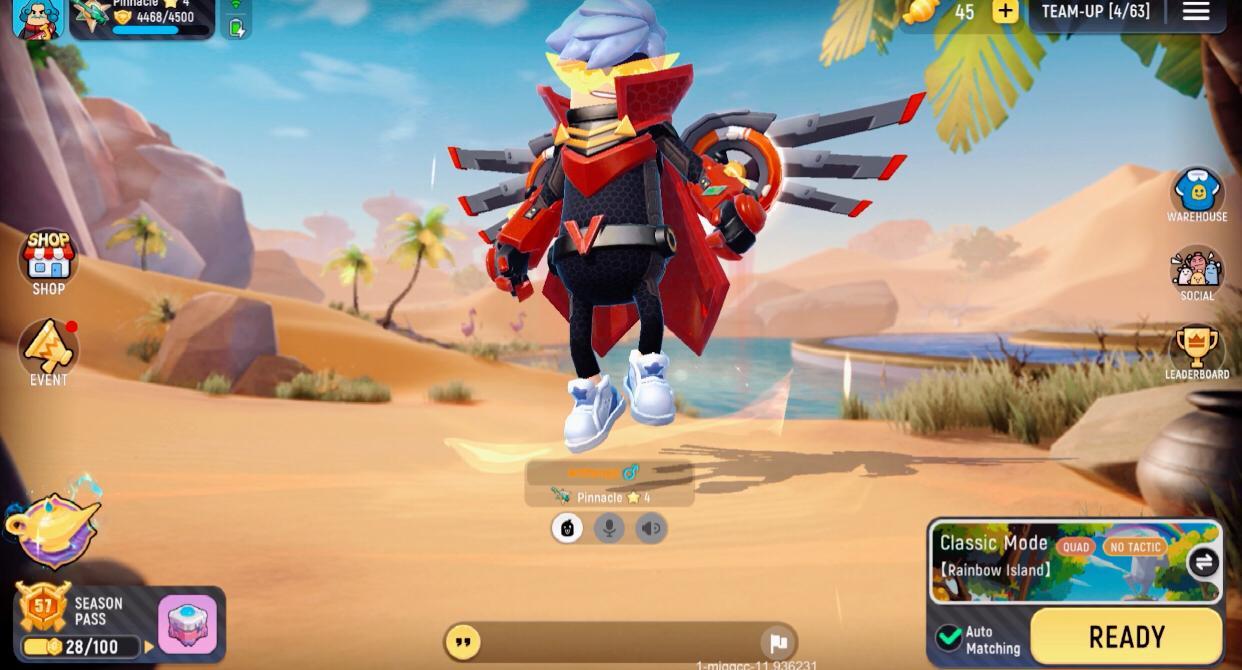
Task: Tap the magic genie lamp icon
Action: [x=53, y=526]
